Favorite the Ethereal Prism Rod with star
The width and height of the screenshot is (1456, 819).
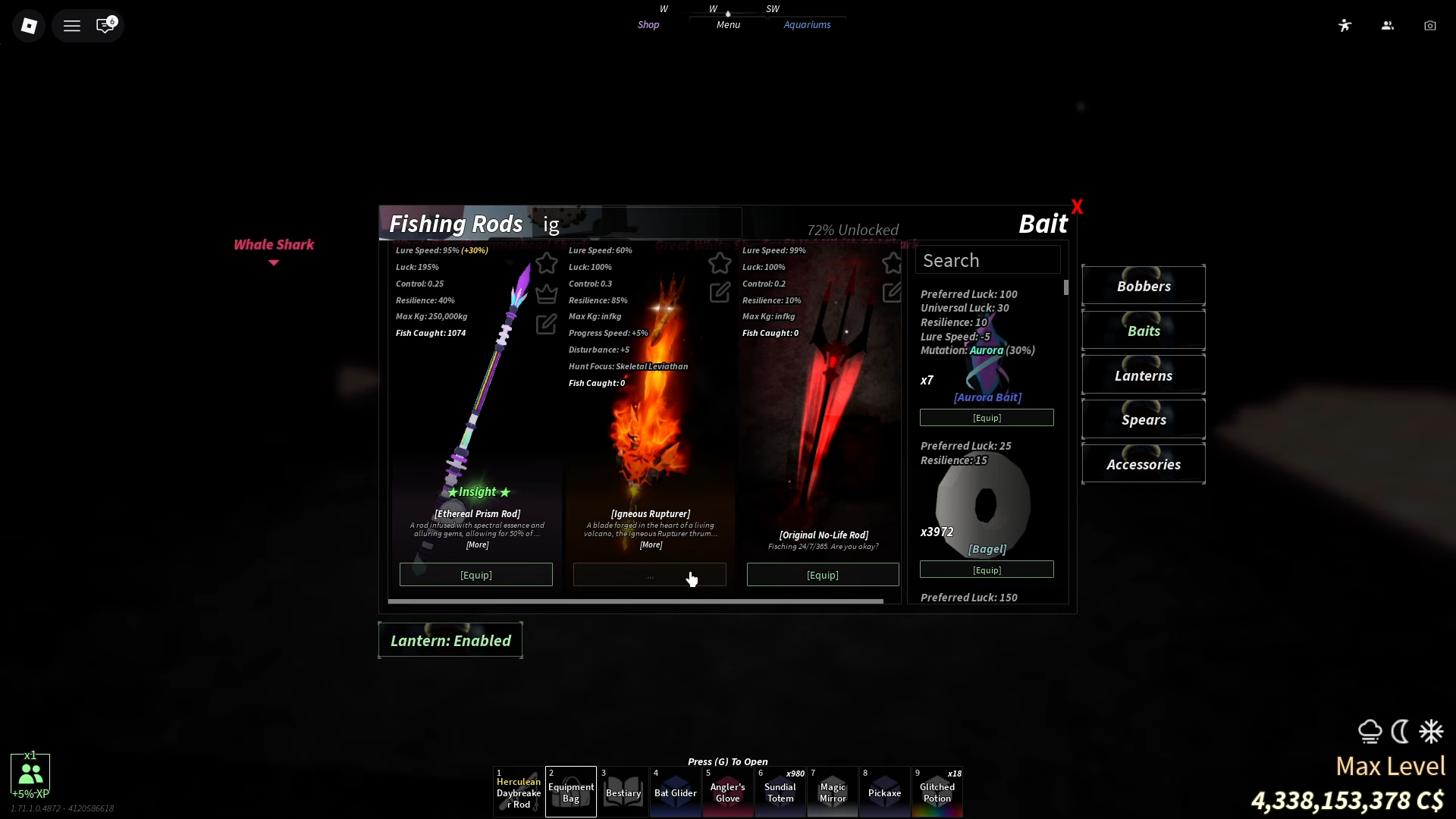pos(547,263)
